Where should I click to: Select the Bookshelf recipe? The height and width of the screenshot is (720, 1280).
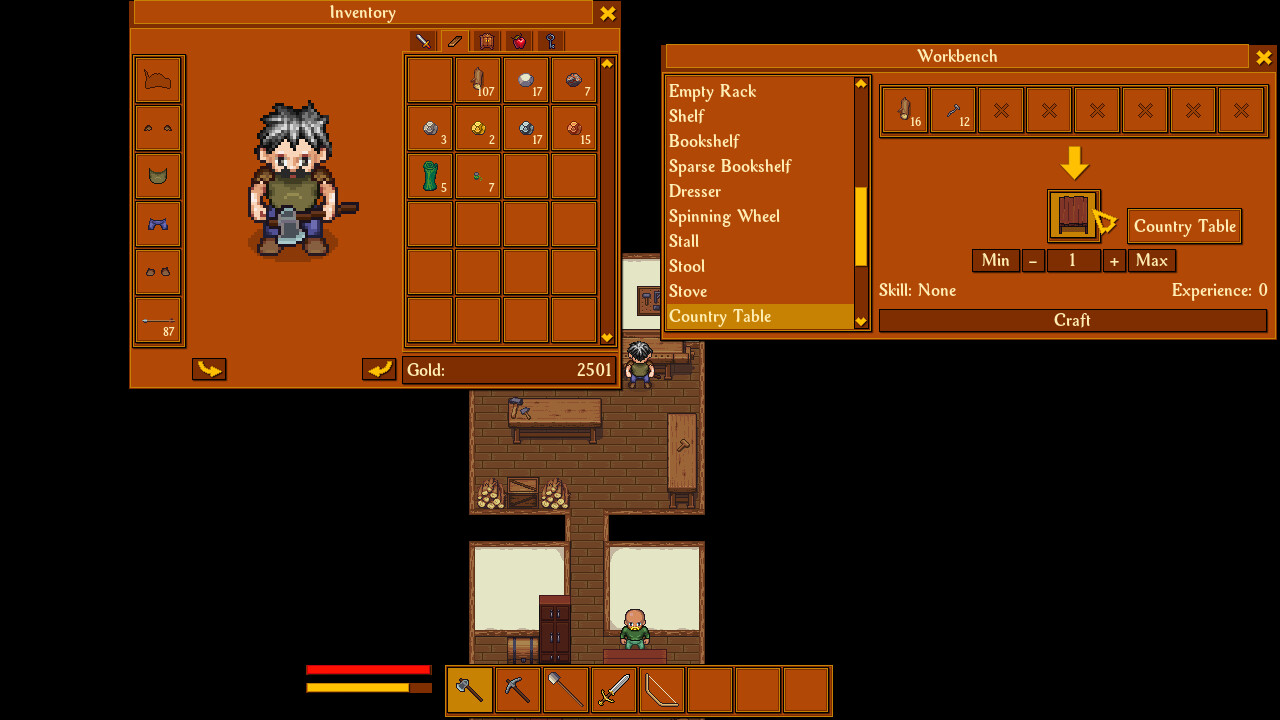pos(704,141)
